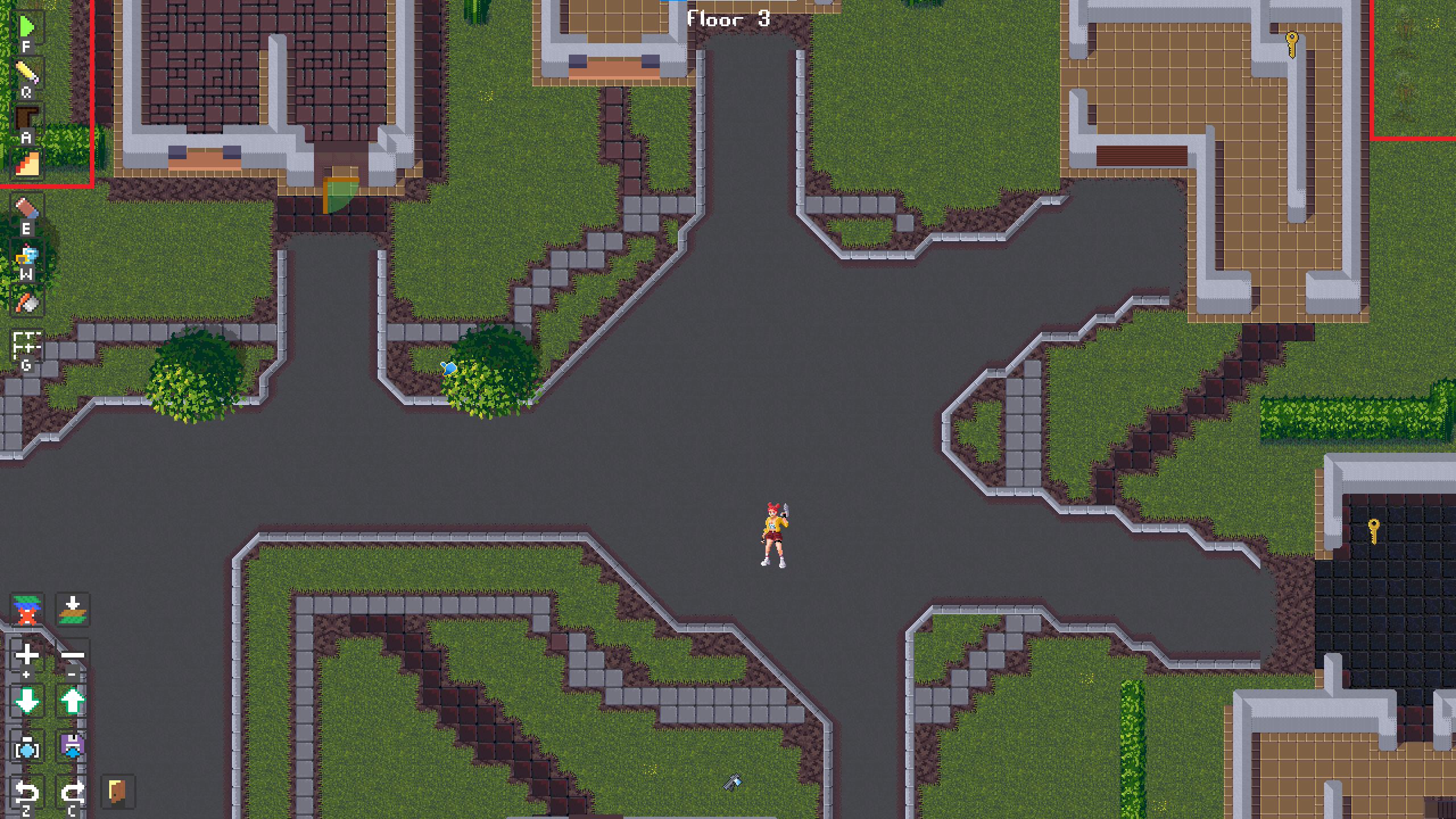Go up a floor with the green up arrow
This screenshot has height=819, width=1456.
tap(71, 700)
